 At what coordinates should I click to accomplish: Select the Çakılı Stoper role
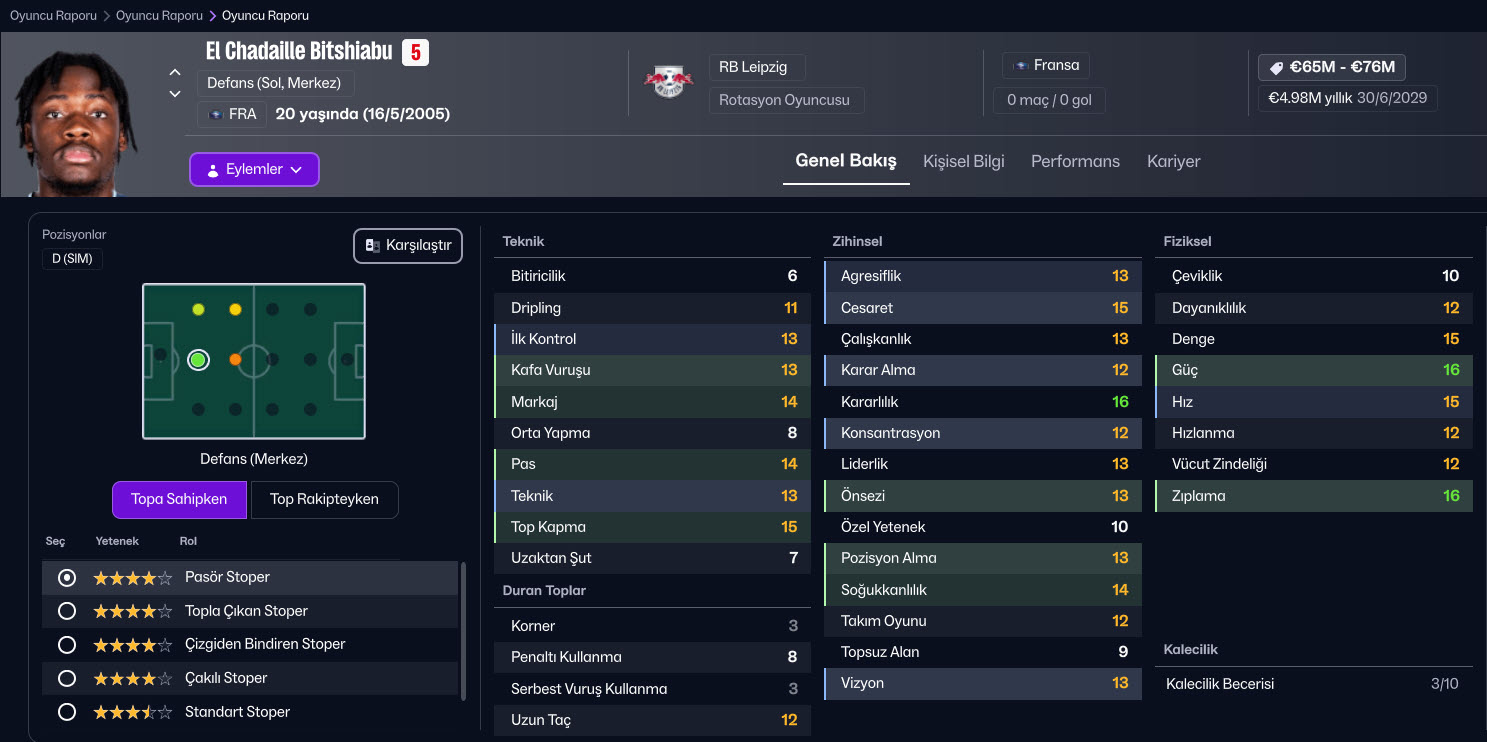pyautogui.click(x=67, y=678)
